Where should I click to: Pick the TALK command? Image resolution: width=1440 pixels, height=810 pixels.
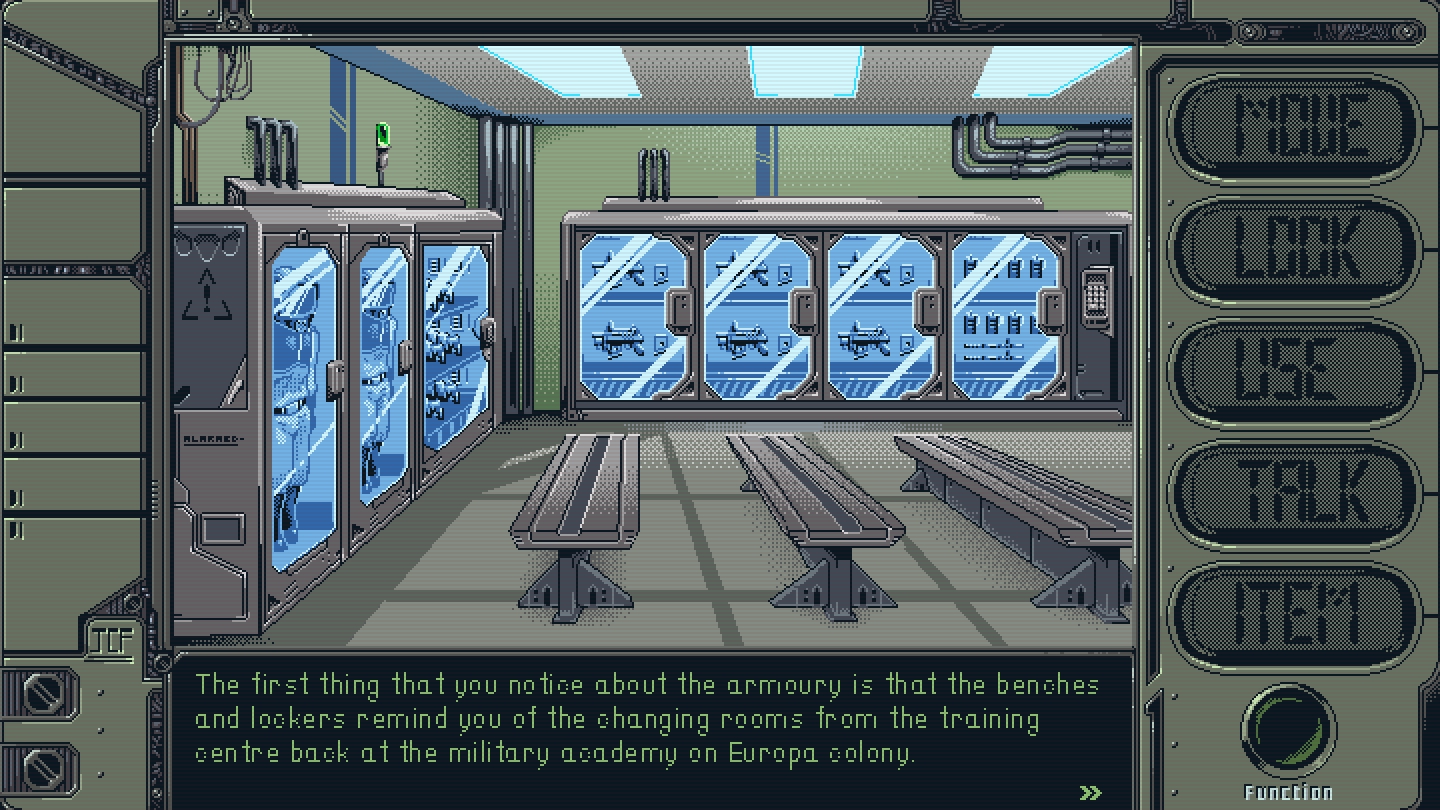(x=1296, y=493)
